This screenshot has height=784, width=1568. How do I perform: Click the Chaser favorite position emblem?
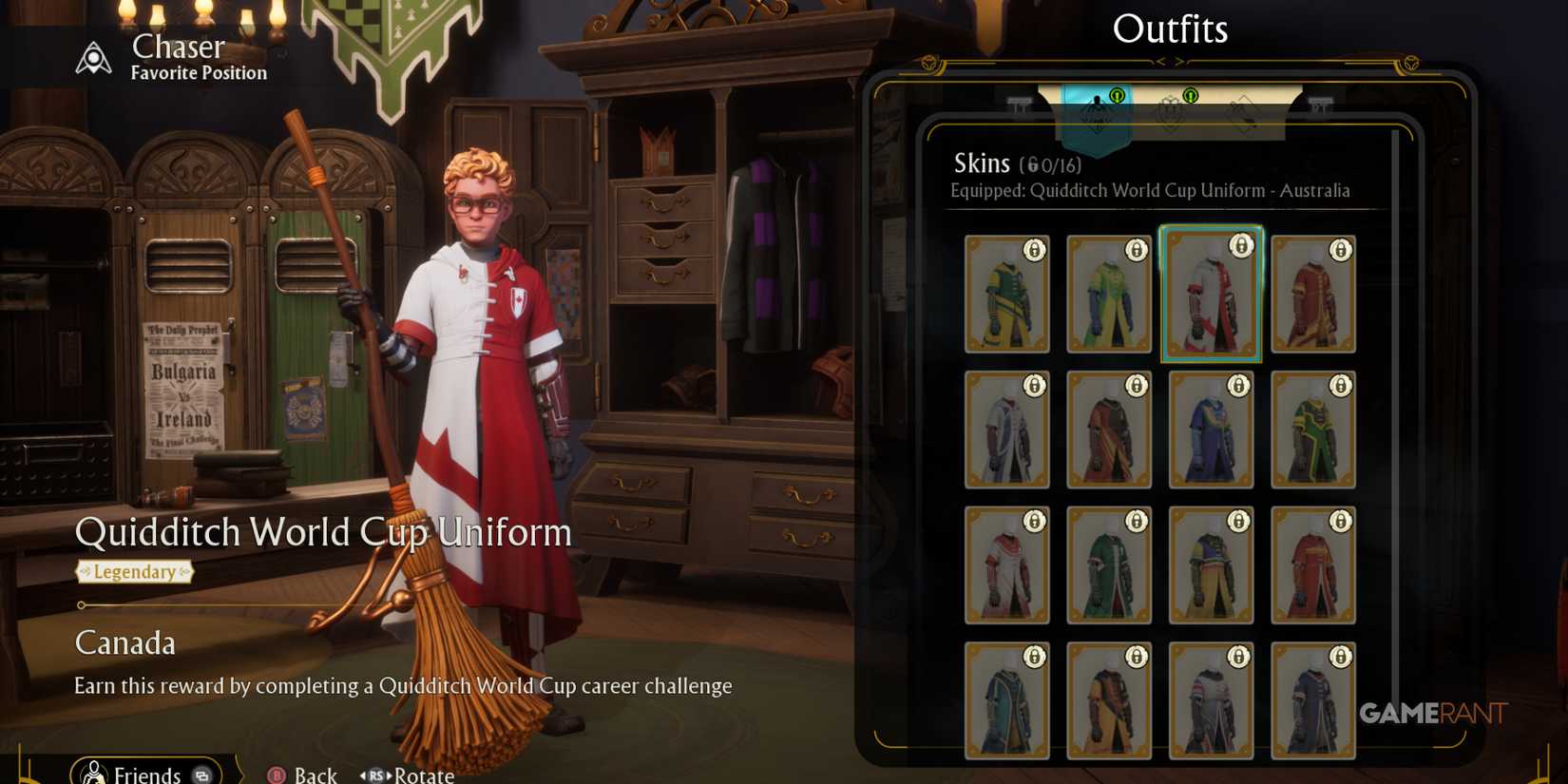pos(92,57)
